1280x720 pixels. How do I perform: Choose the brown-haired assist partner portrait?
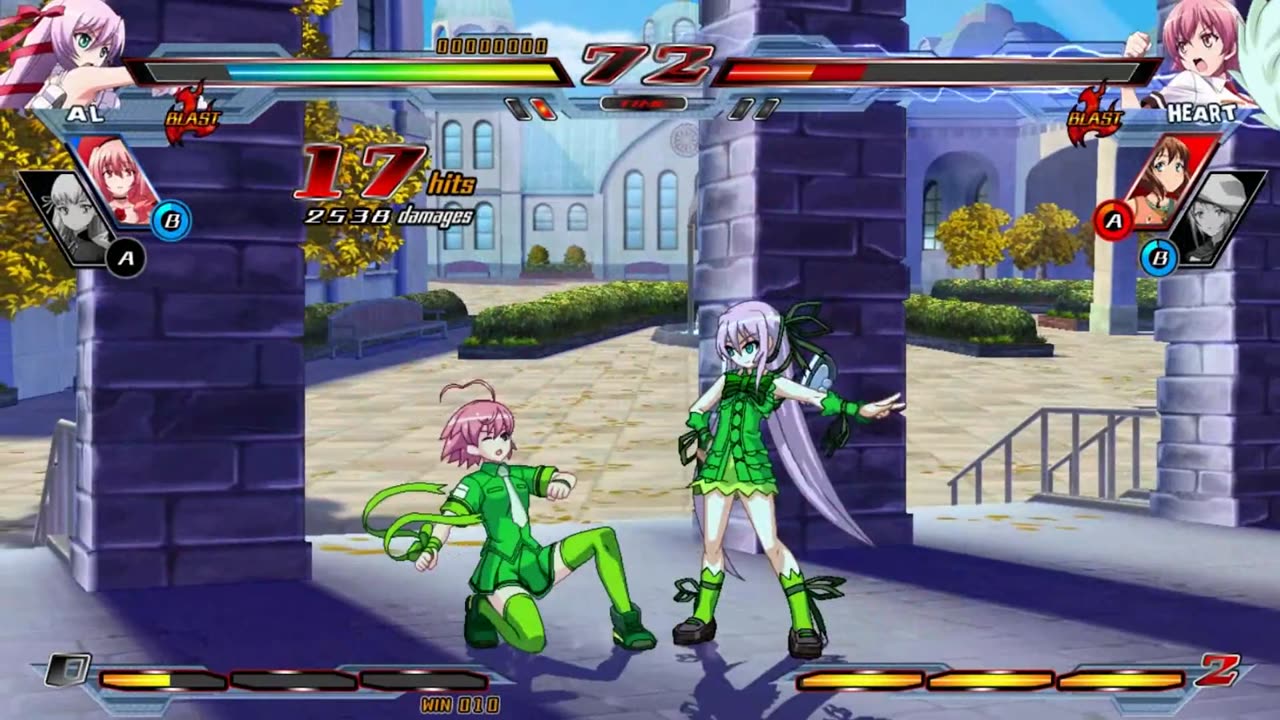[1166, 178]
